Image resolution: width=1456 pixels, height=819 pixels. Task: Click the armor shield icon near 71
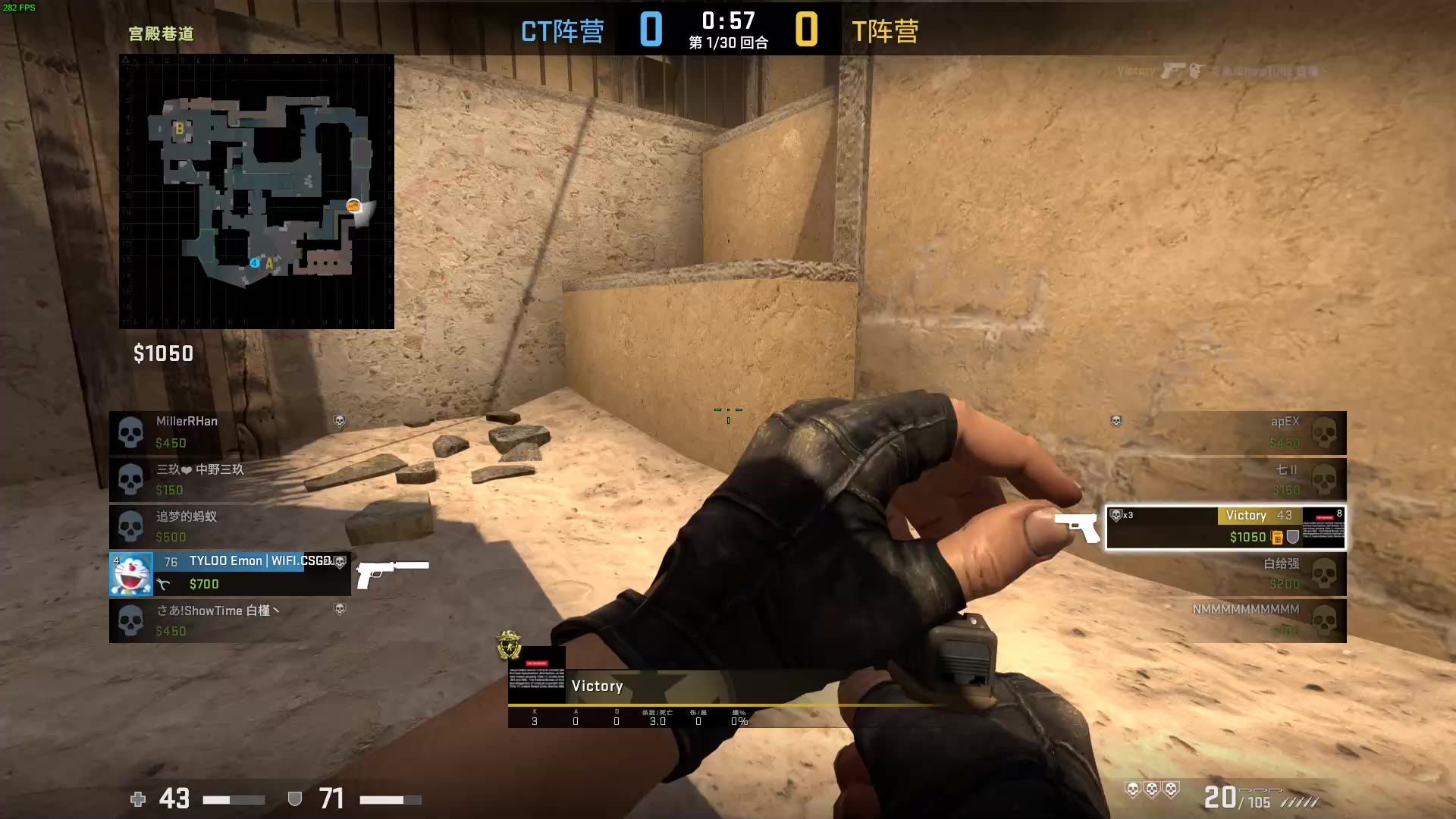[294, 799]
